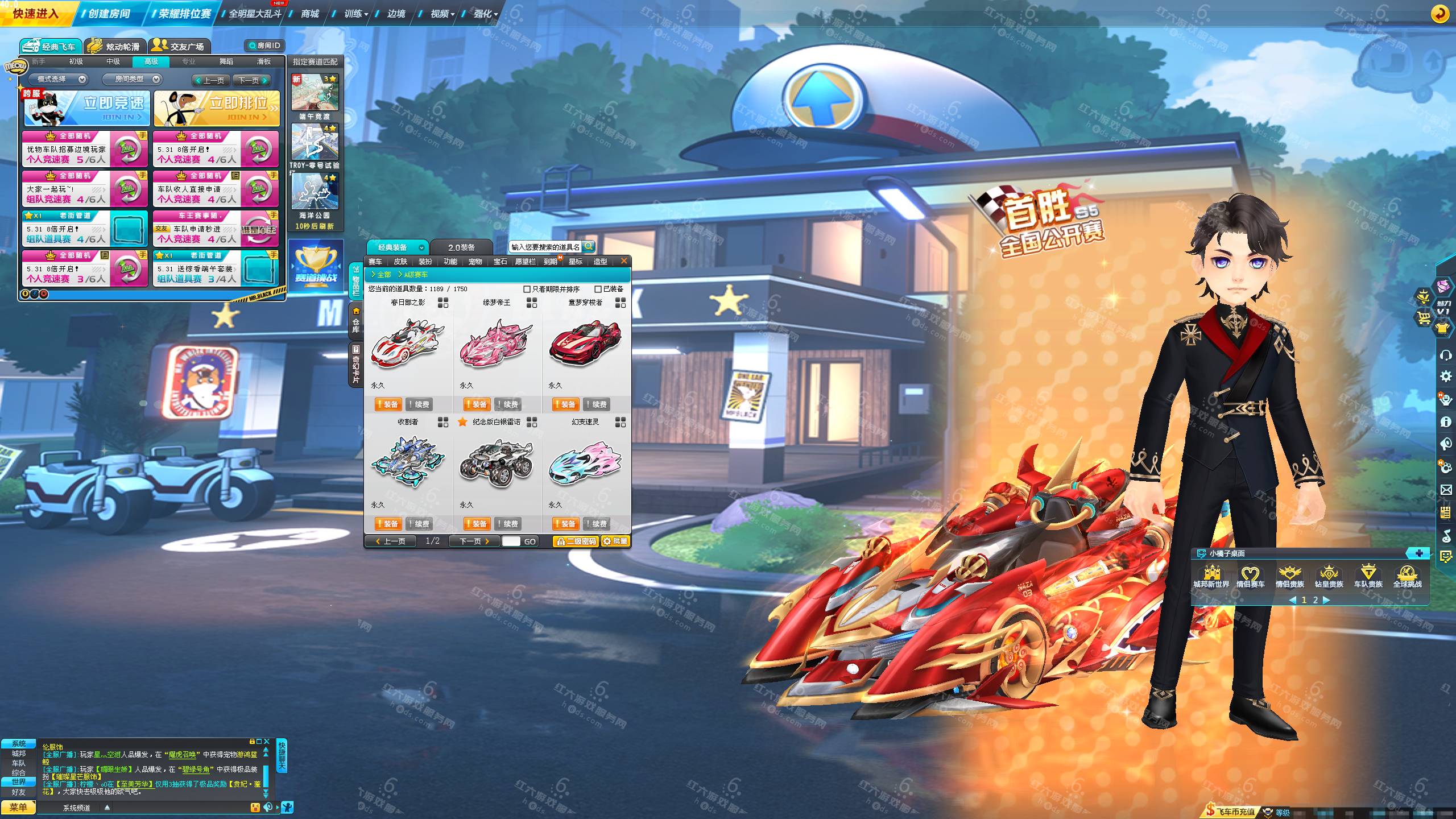Select the 收割者 car thumbnail
1456x819 pixels.
tap(408, 462)
